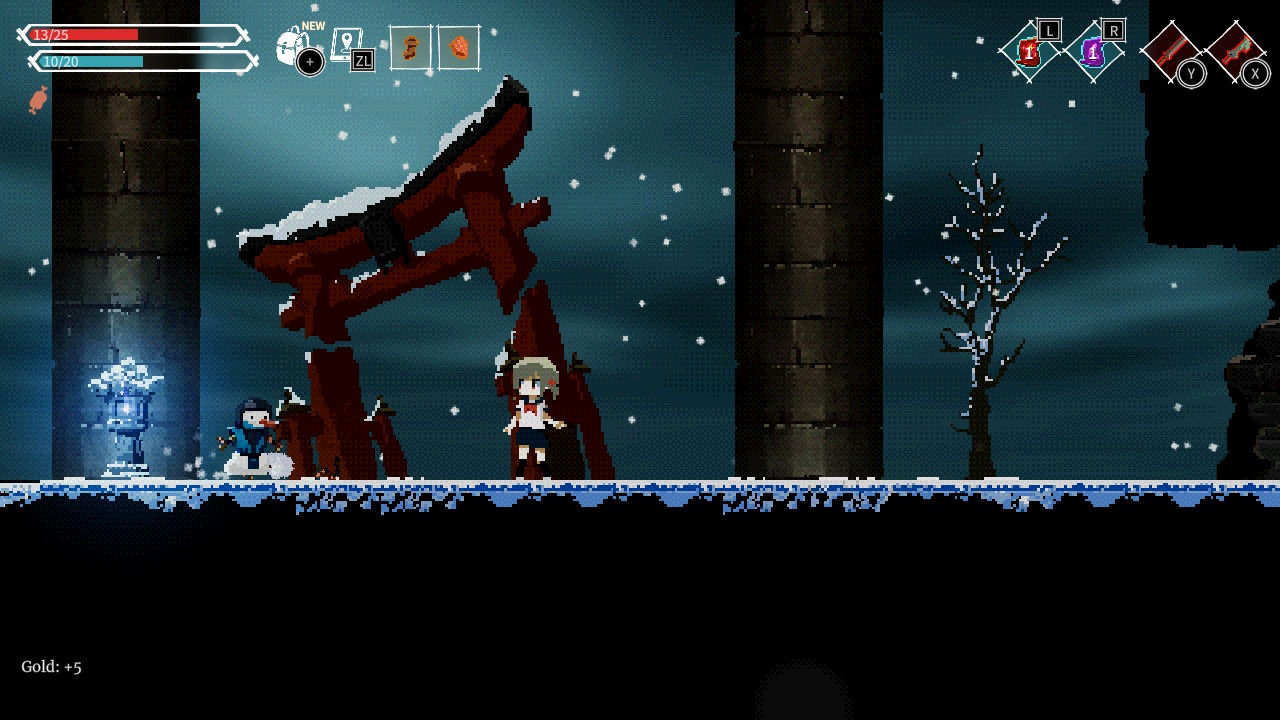This screenshot has width=1280, height=720.
Task: Open the map pin icon
Action: coord(345,45)
